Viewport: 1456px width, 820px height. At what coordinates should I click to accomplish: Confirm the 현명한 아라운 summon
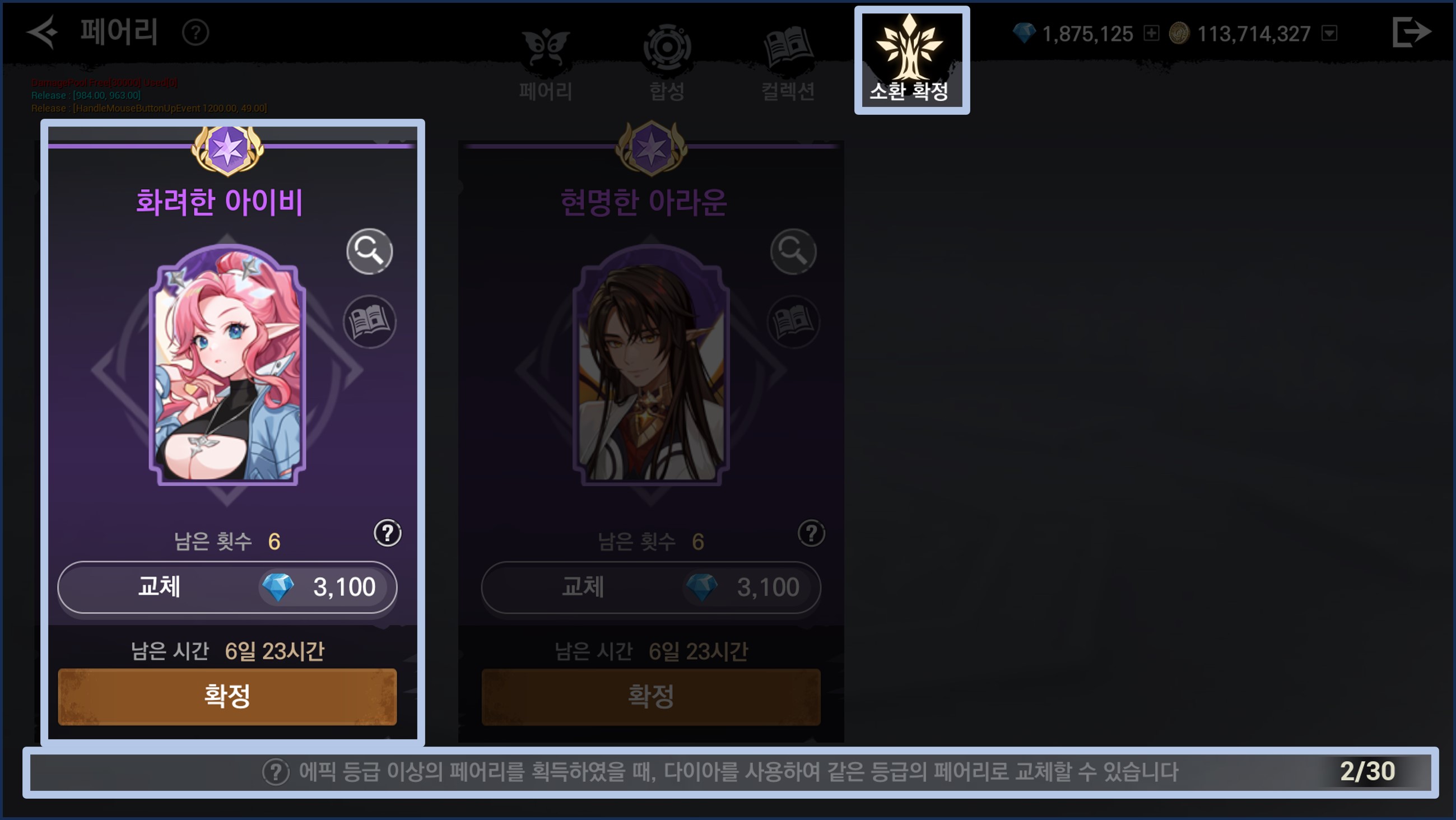point(651,696)
